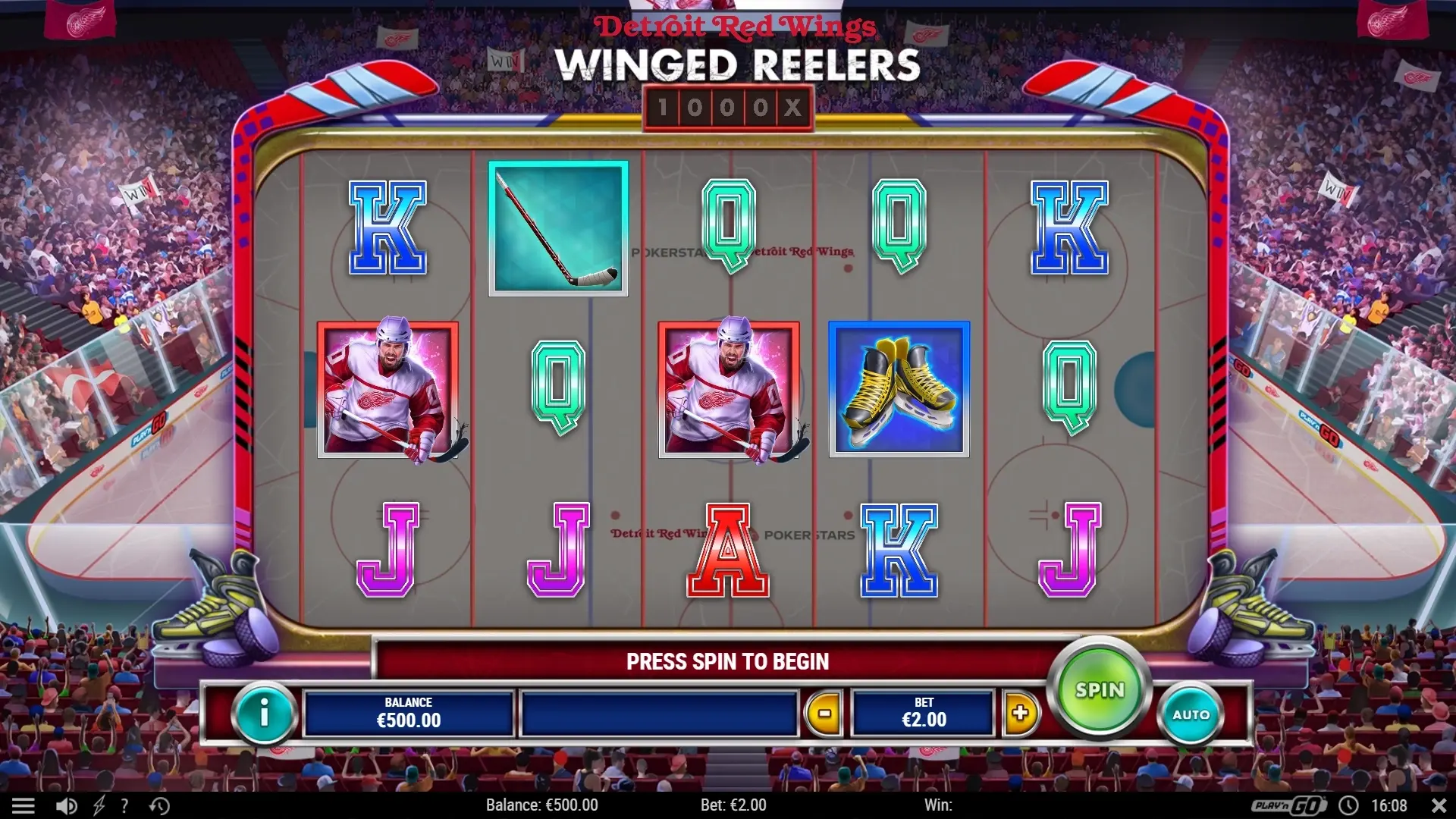Show game history with the clock-arrow icon

pos(159,805)
